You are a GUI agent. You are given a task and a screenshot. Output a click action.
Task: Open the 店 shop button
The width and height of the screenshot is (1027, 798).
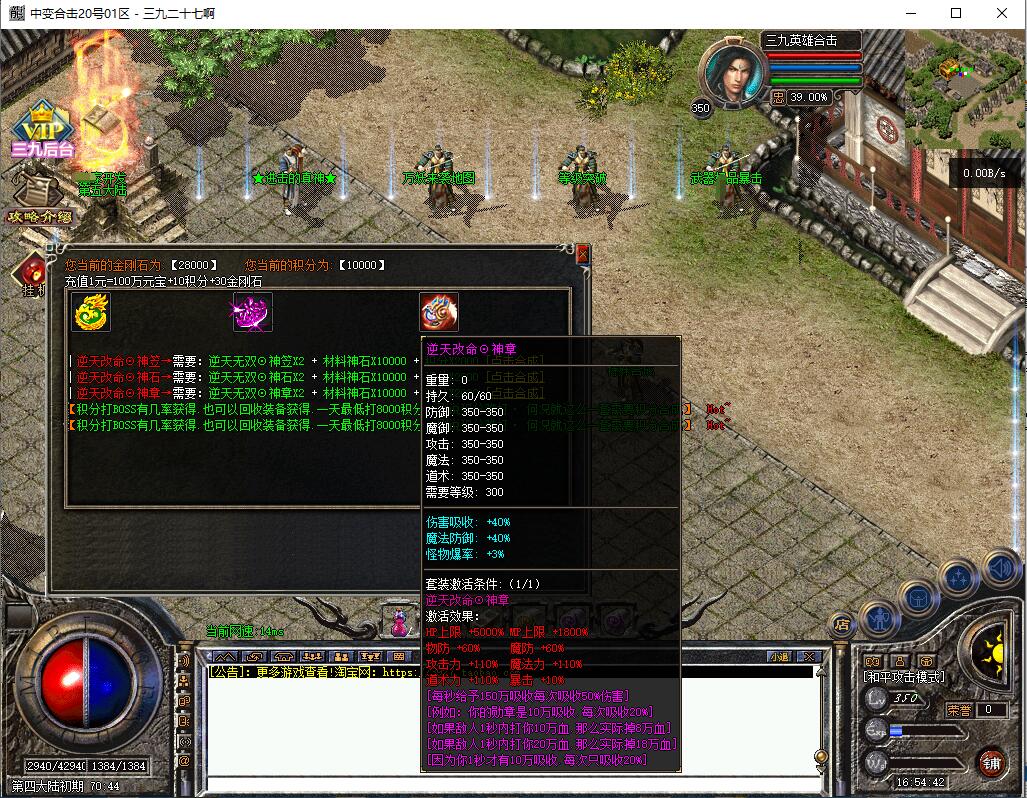pyautogui.click(x=842, y=625)
